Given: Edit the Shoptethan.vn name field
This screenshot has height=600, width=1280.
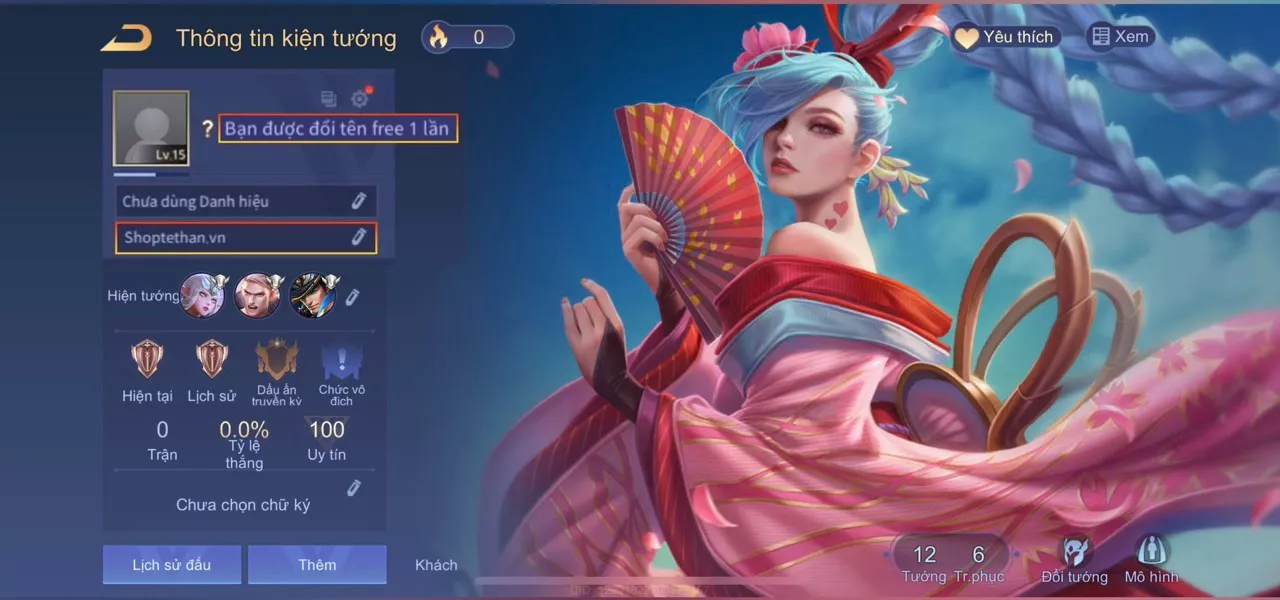Looking at the screenshot, I should tap(358, 238).
